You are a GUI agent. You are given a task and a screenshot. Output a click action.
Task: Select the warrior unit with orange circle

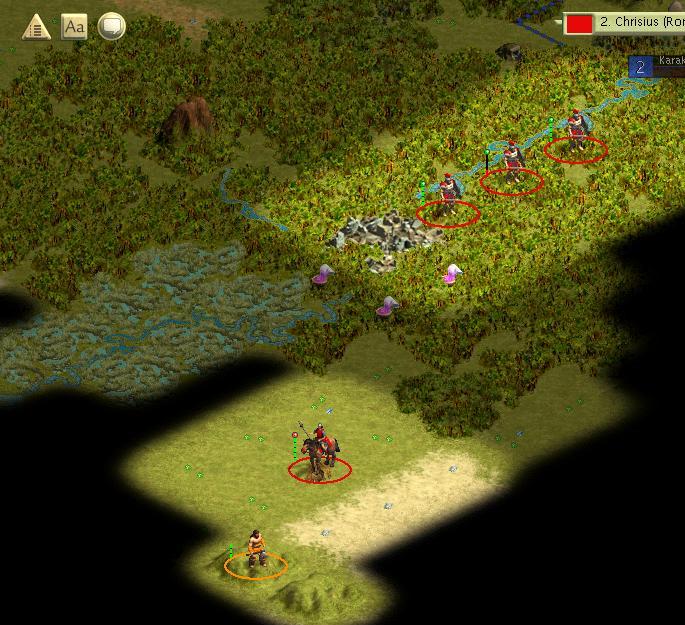coord(256,552)
